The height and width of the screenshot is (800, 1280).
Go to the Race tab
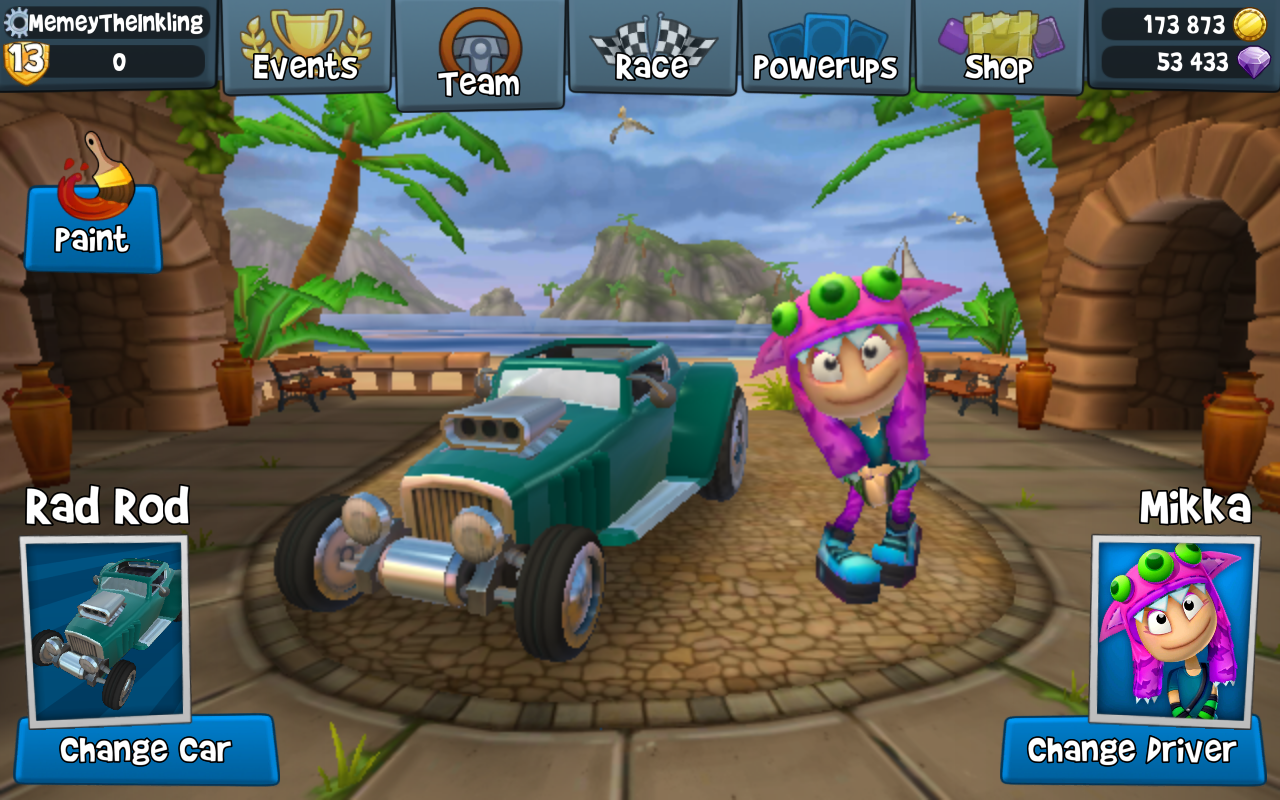click(653, 47)
